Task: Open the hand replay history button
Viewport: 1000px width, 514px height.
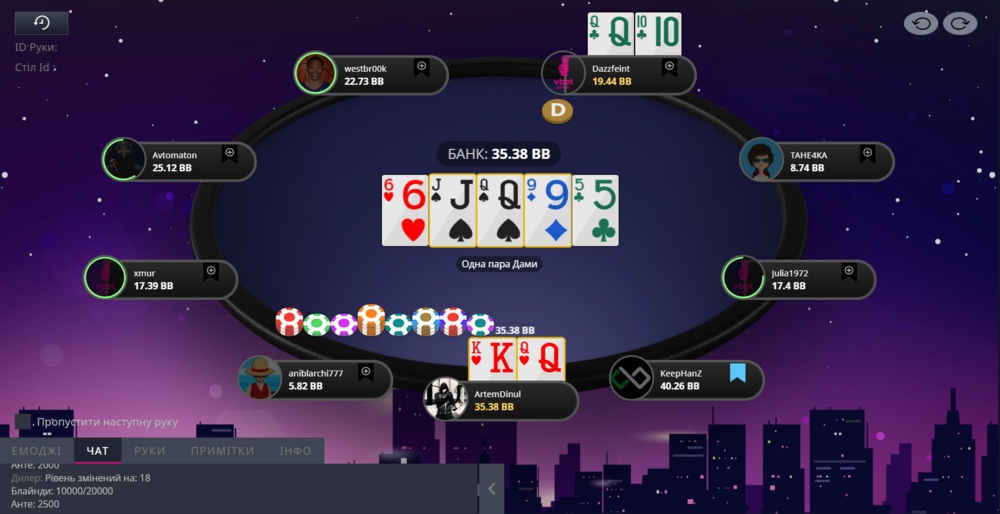Action: (x=41, y=23)
